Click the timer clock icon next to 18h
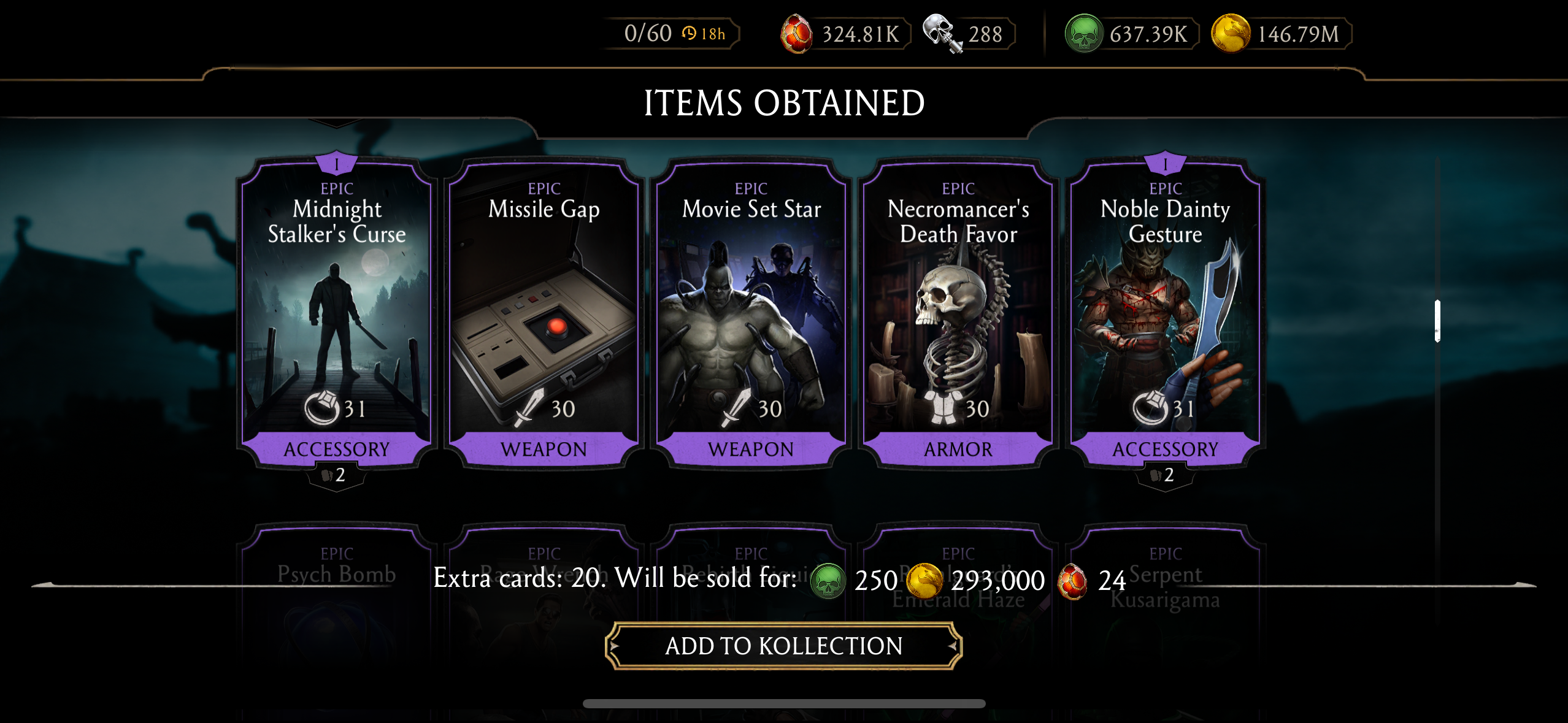This screenshot has width=1568, height=723. pos(690,34)
